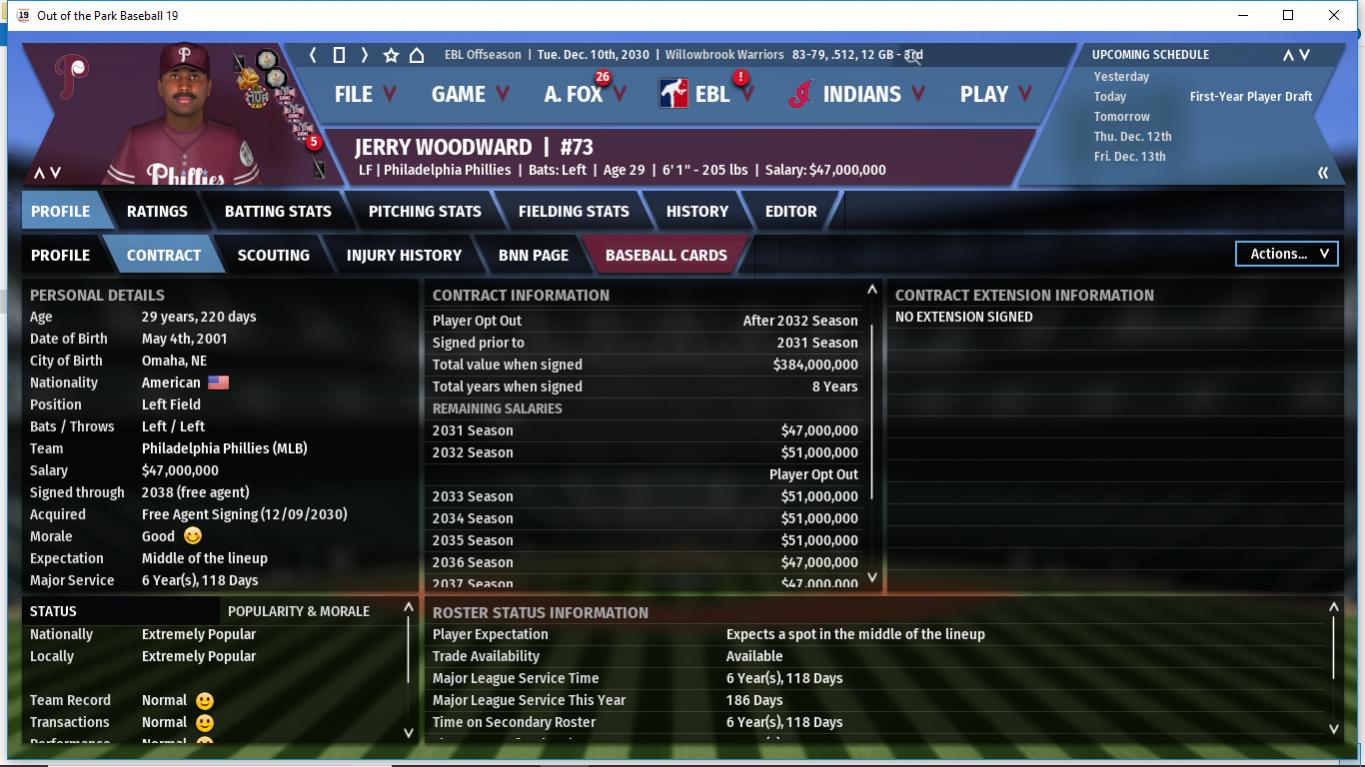
Task: Select the SCOUTING sub-tab
Action: (273, 255)
